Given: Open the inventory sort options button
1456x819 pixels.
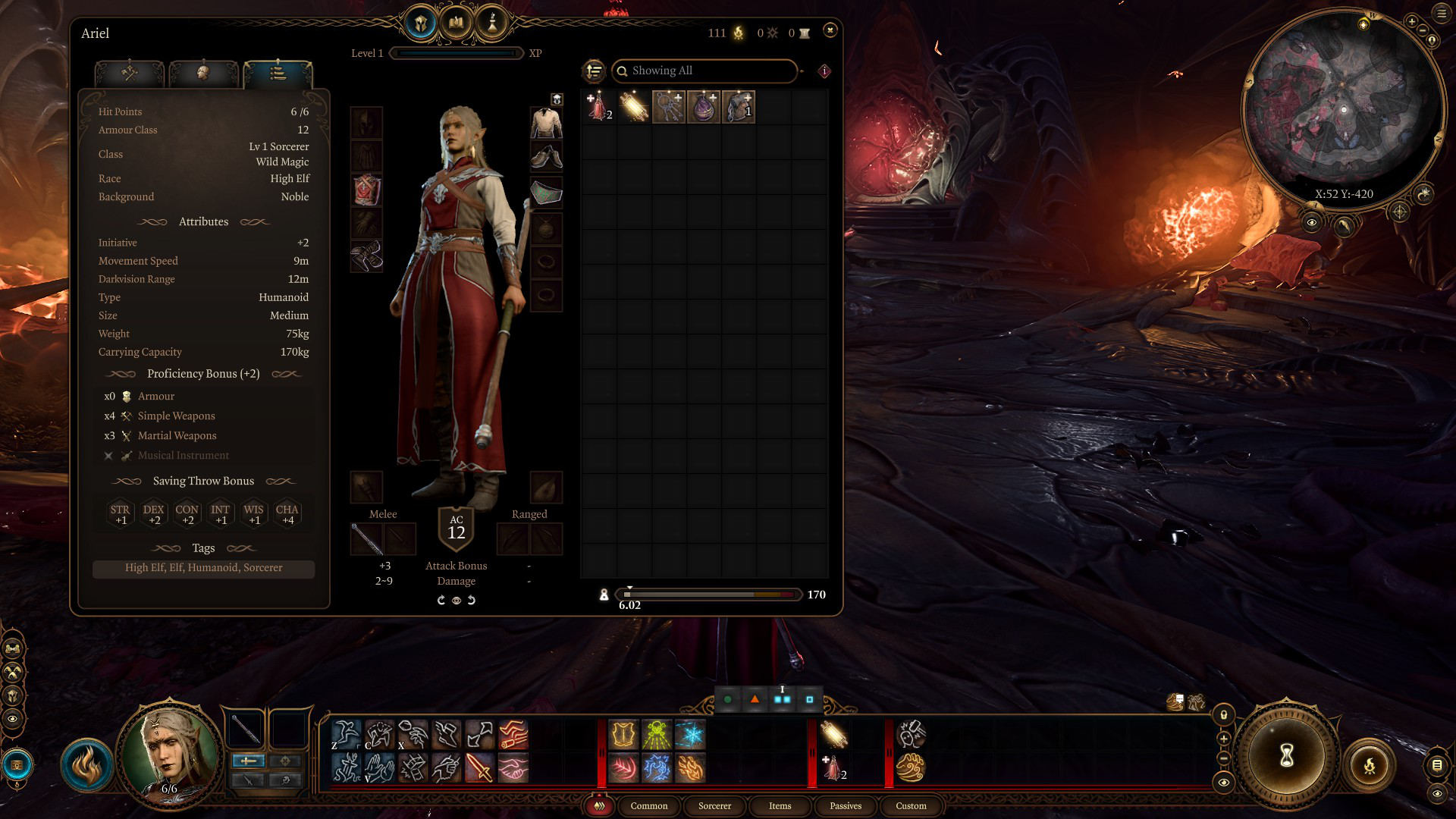Looking at the screenshot, I should pos(594,71).
